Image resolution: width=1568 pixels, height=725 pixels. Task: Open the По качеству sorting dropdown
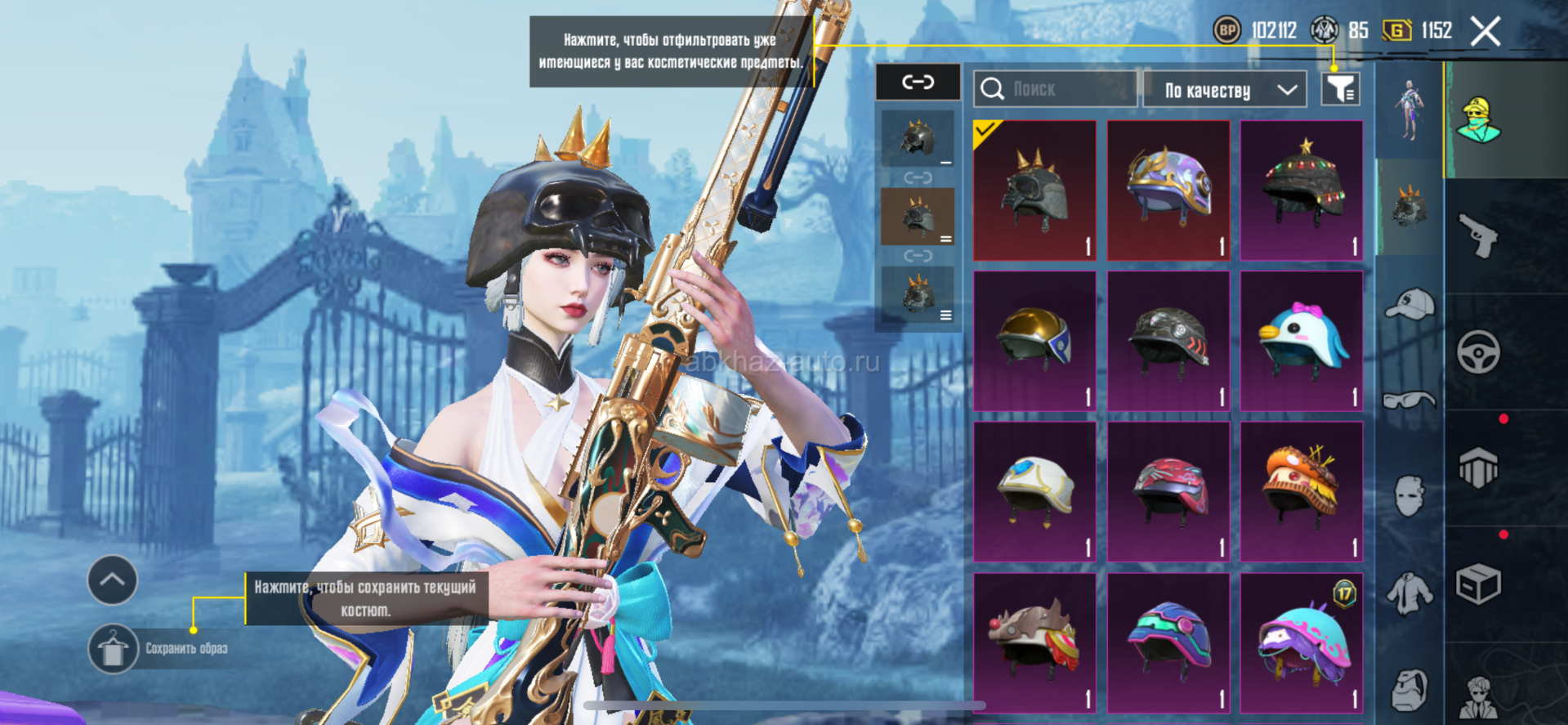tap(1224, 90)
